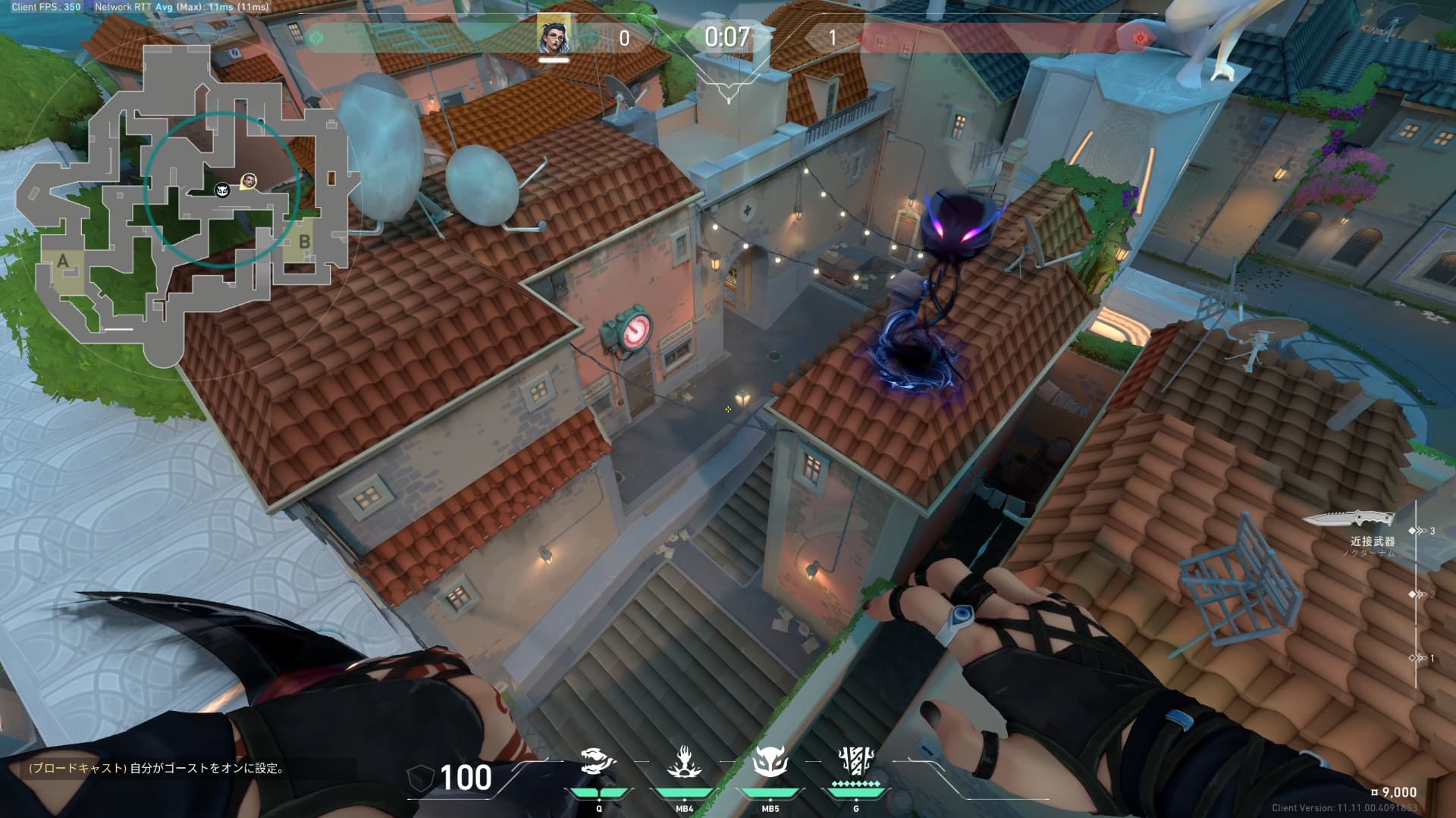Click the red attacker team emblem
Image resolution: width=1456 pixels, height=818 pixels.
(1138, 38)
